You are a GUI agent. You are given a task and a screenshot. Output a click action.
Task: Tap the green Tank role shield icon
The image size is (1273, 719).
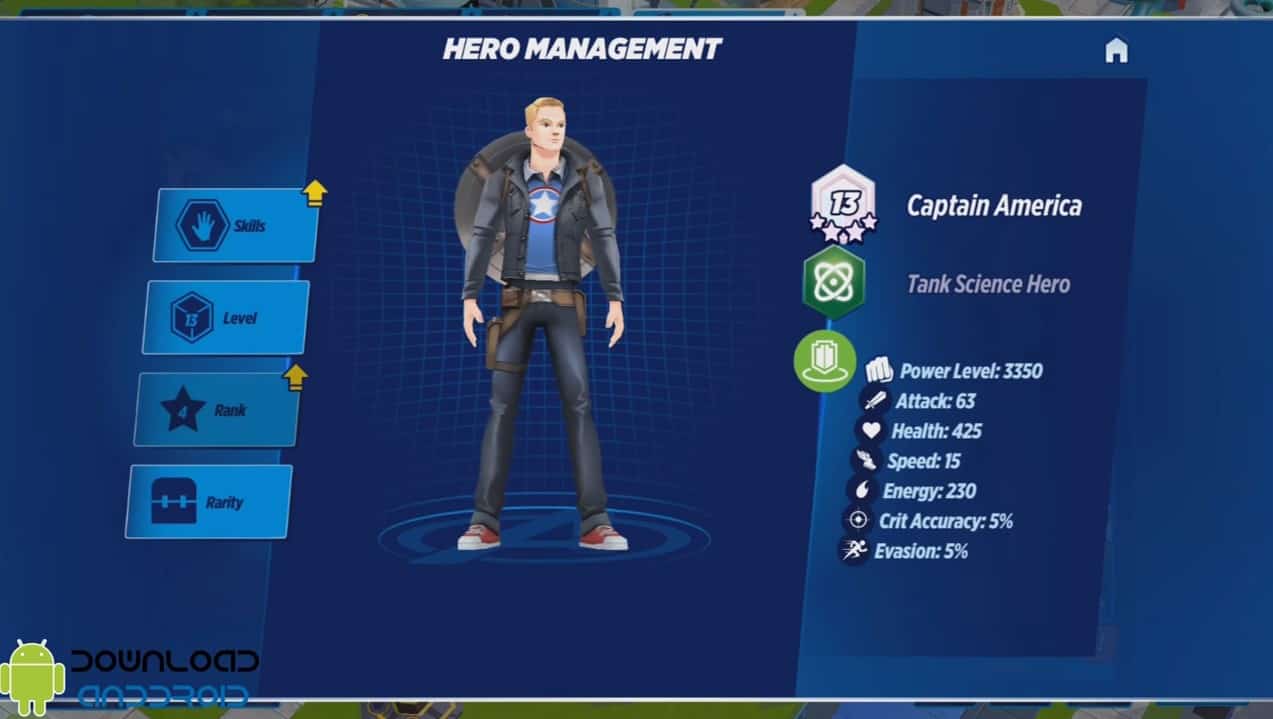tap(825, 361)
